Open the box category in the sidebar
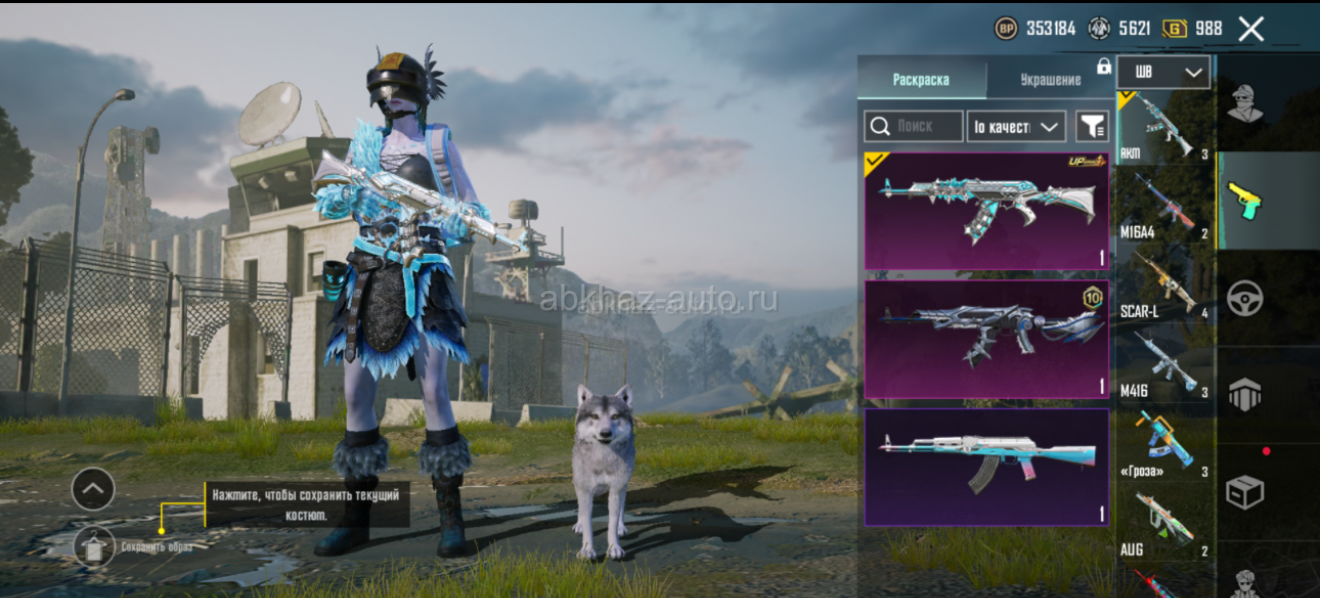Viewport: 1320px width, 598px height. (1245, 492)
